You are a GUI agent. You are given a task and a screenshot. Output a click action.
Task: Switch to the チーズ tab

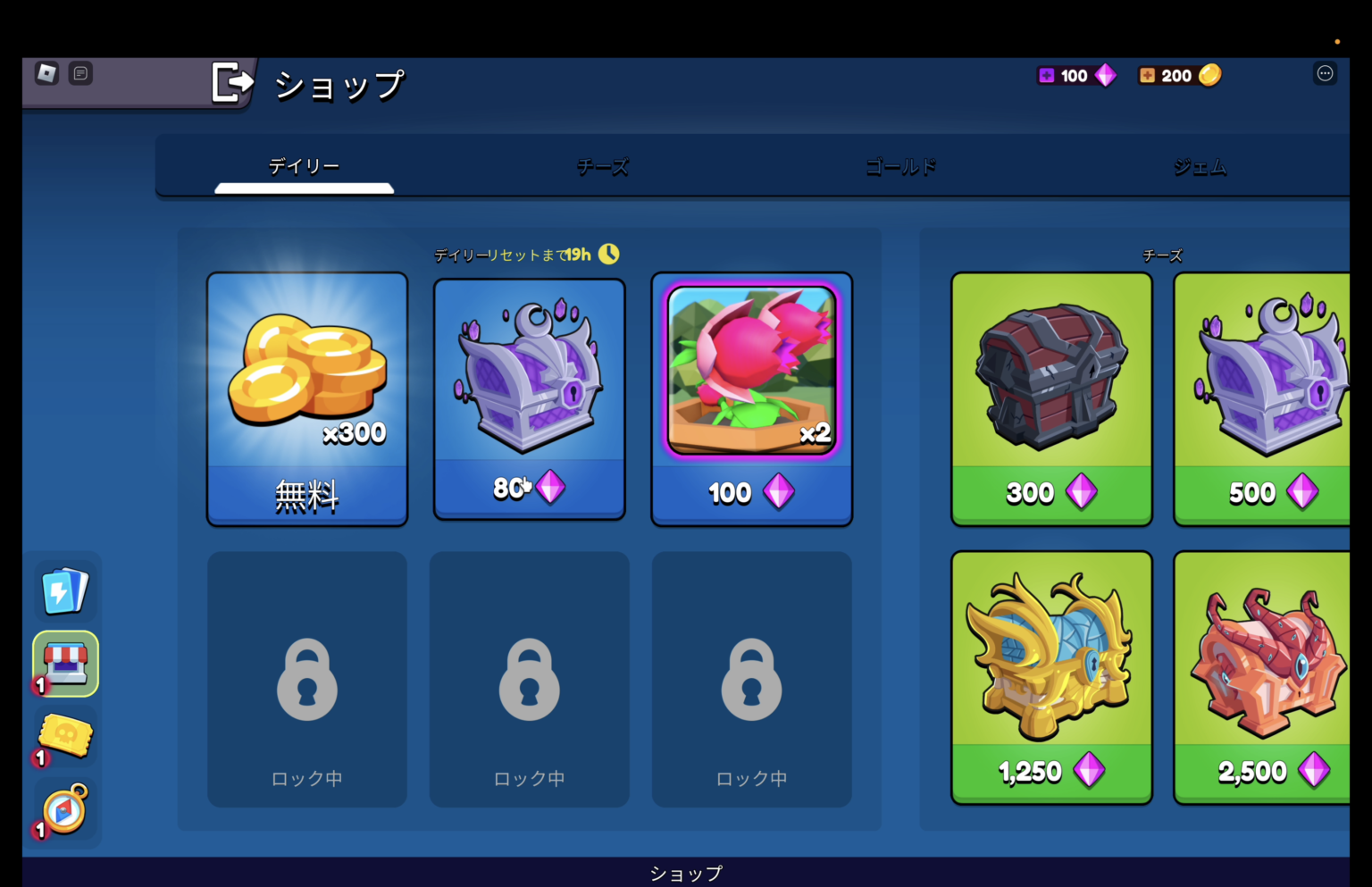click(x=603, y=166)
